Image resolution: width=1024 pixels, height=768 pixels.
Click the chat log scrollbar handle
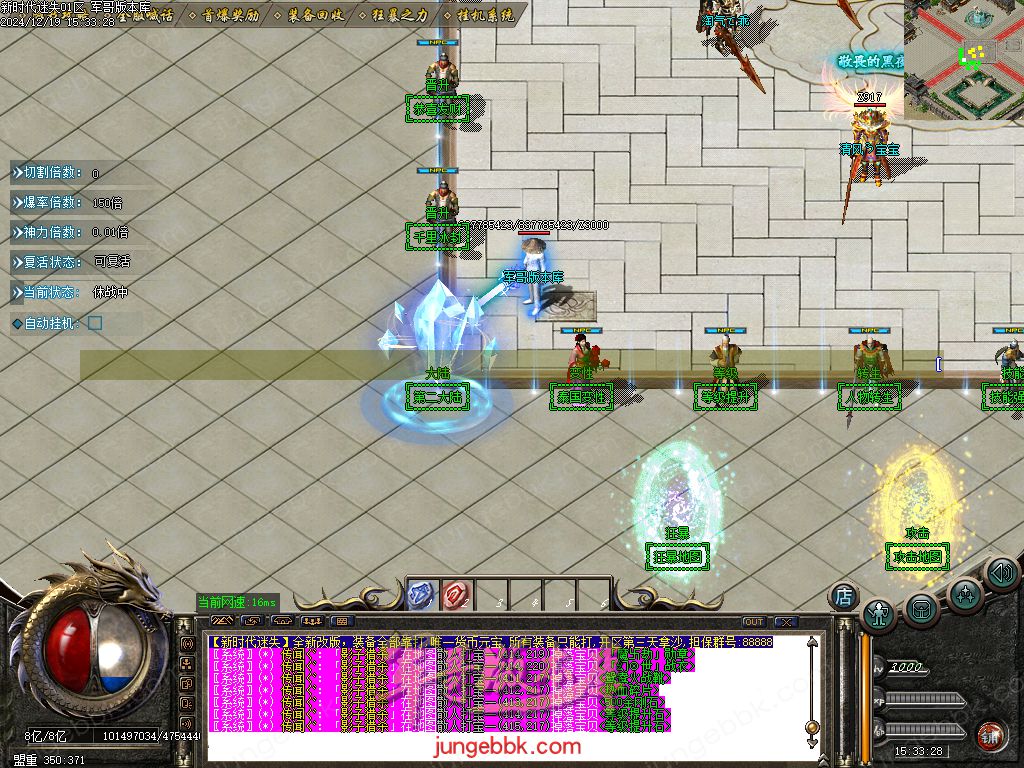pos(812,726)
